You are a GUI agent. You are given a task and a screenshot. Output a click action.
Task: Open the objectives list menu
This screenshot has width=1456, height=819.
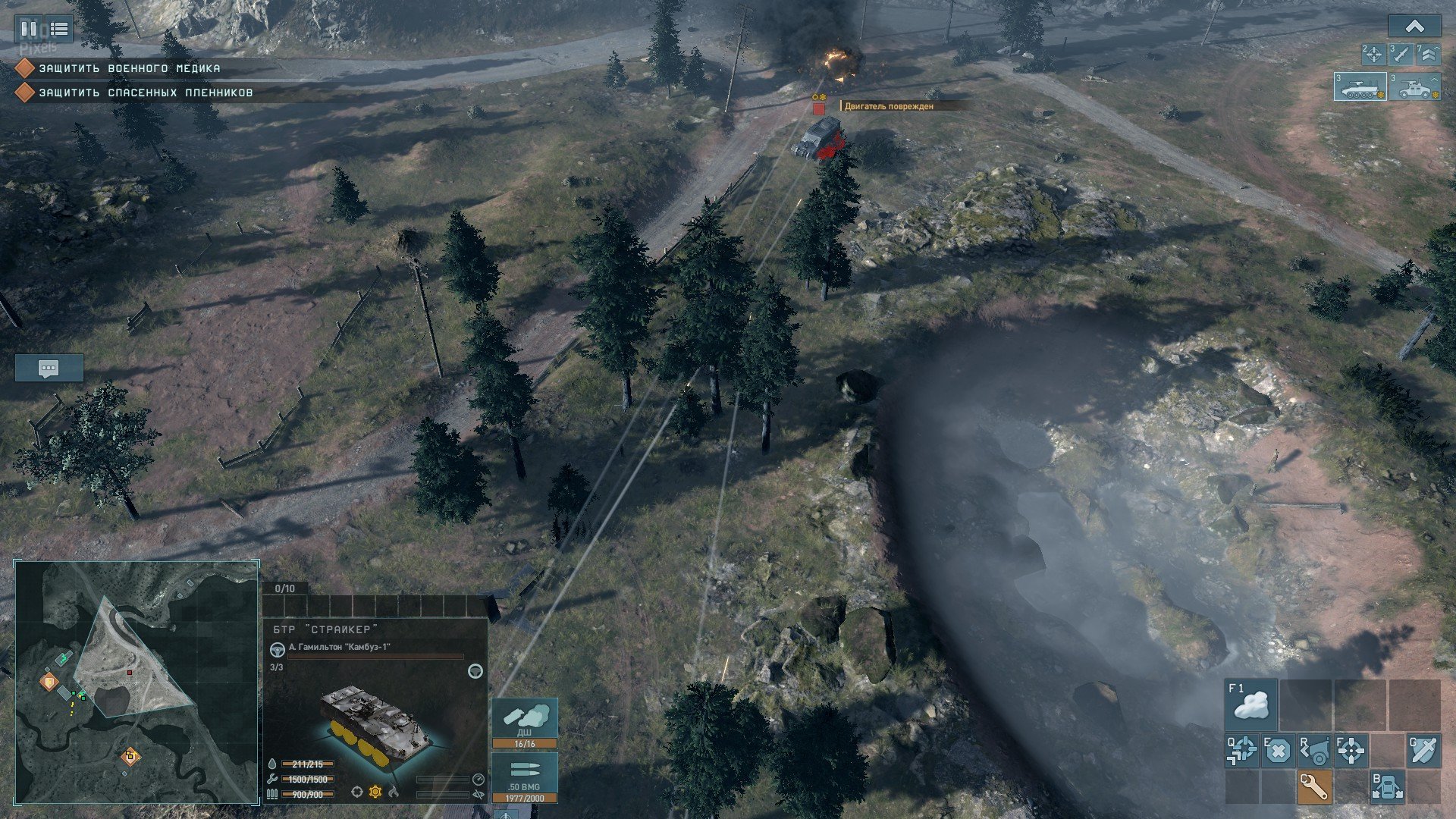59,30
